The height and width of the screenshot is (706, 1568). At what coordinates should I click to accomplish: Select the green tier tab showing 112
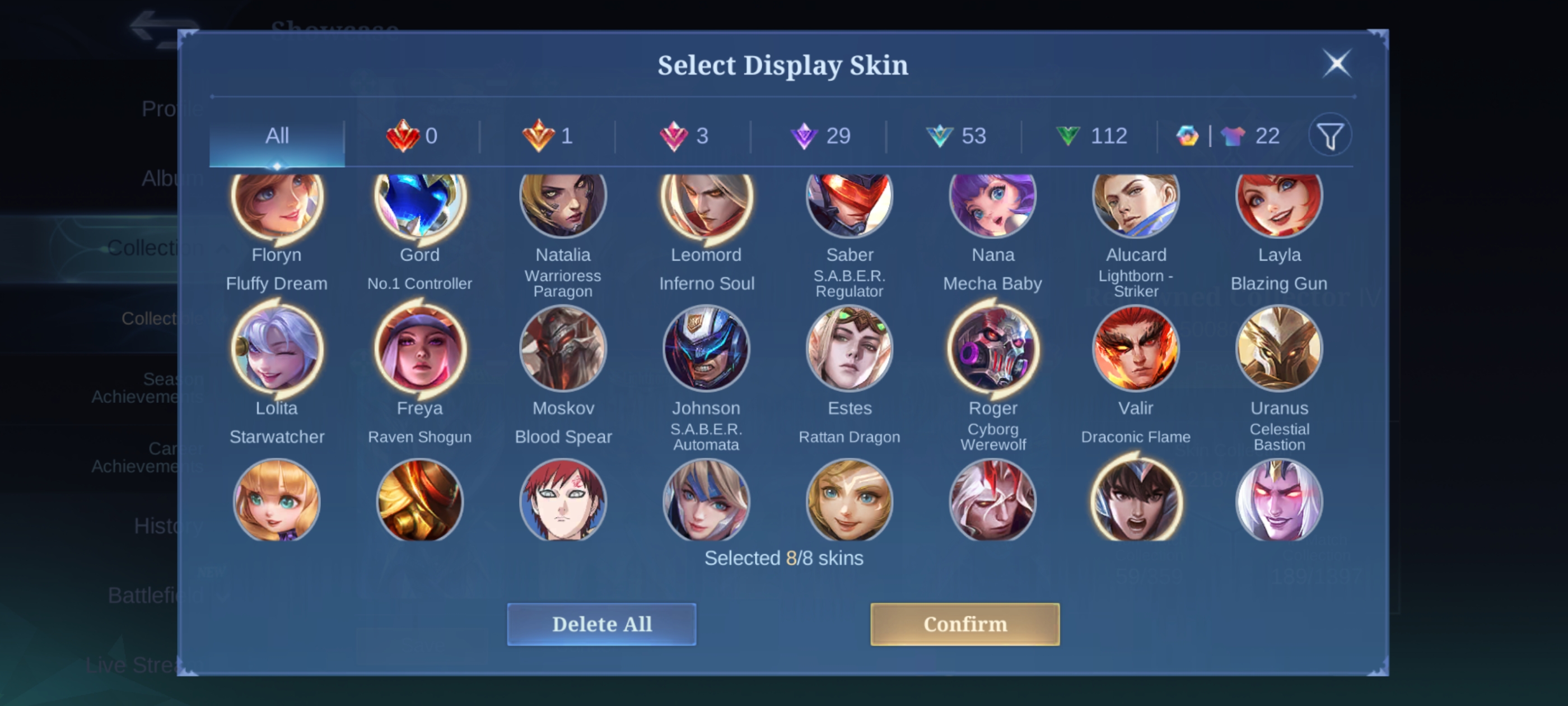[1091, 136]
